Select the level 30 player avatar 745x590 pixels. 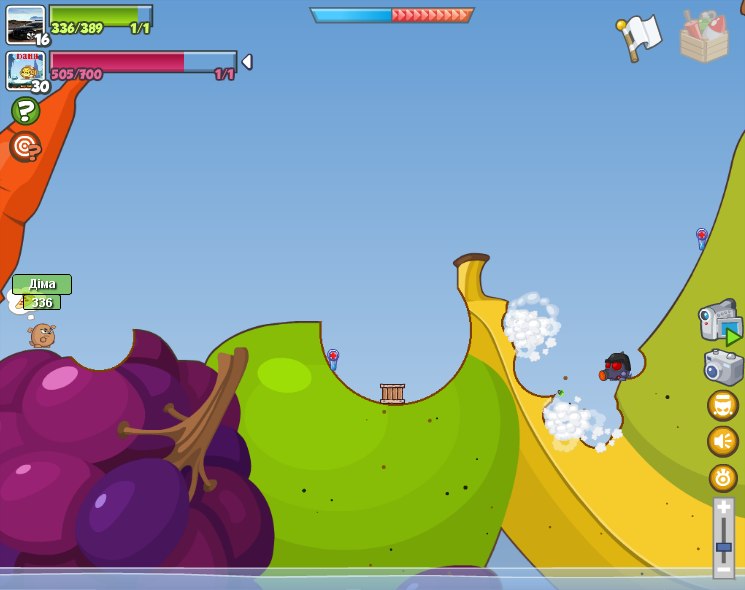pos(25,70)
